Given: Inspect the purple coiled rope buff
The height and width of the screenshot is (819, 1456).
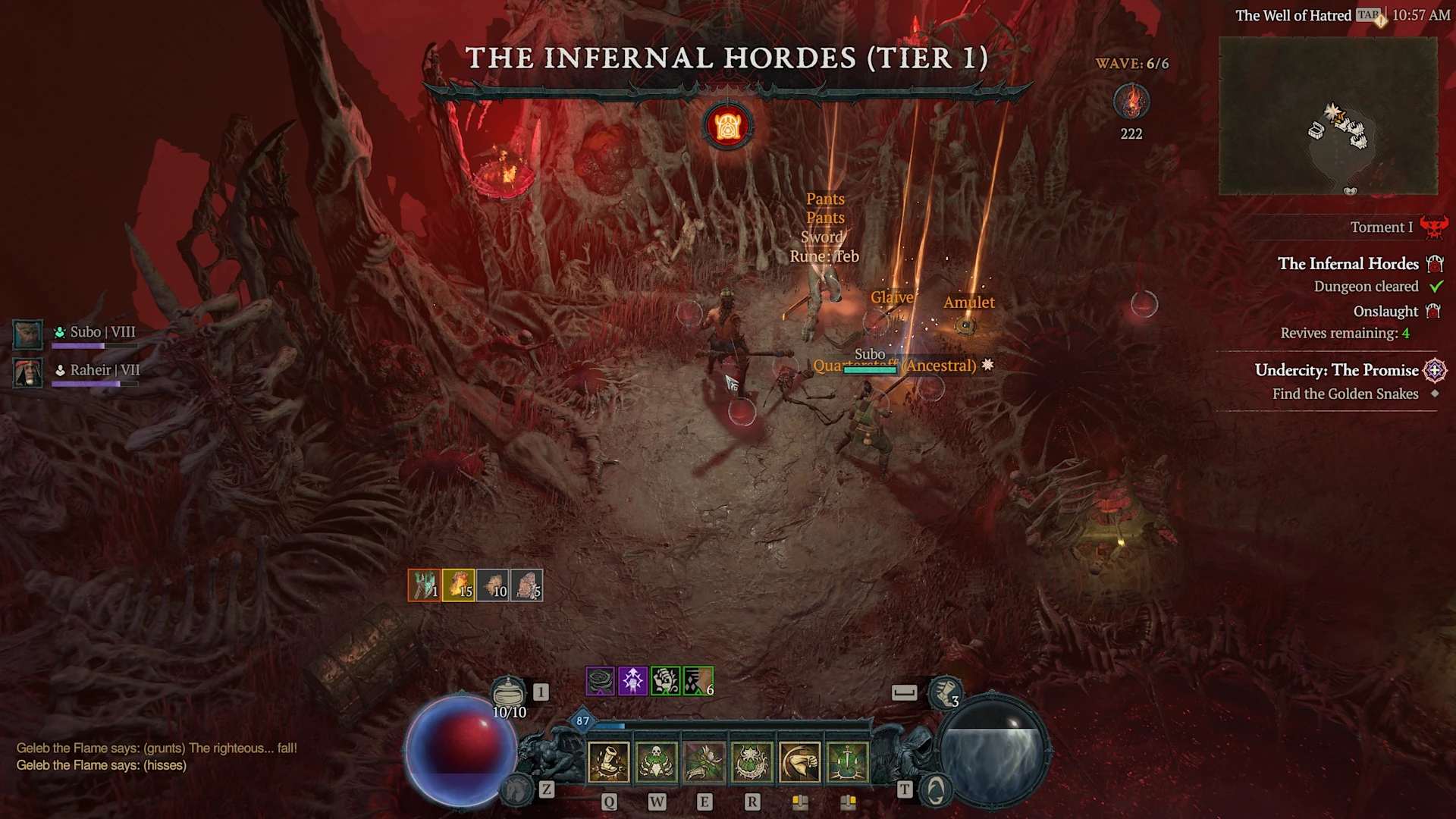Looking at the screenshot, I should 600,681.
